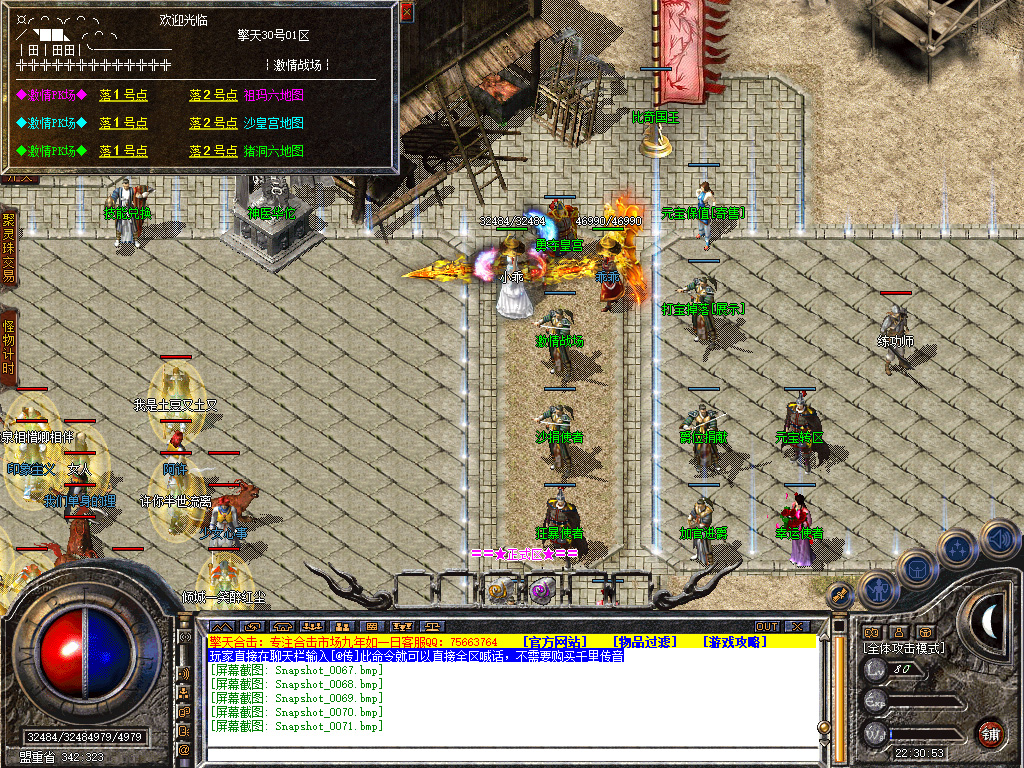Click the OUT button above chat

[766, 626]
